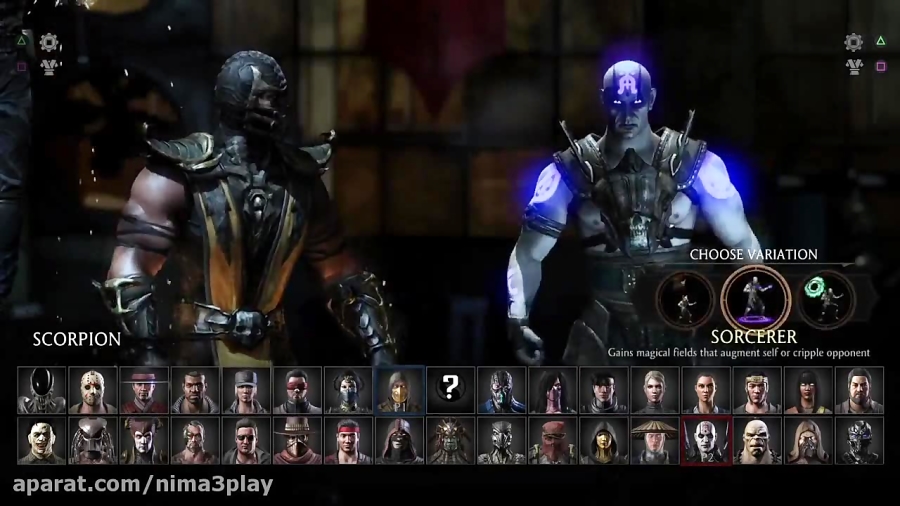
Task: Pick Liu Kang with the red headband
Action: pos(348,441)
